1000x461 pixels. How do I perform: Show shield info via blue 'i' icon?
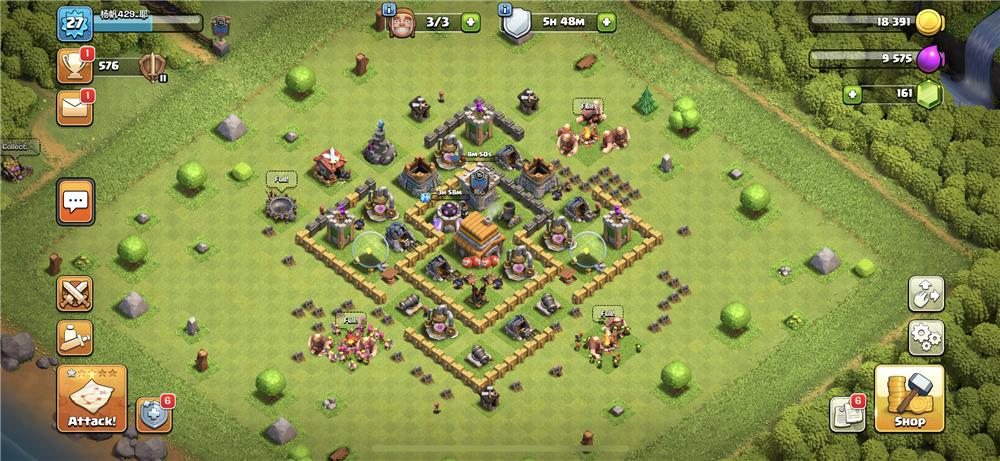click(503, 10)
